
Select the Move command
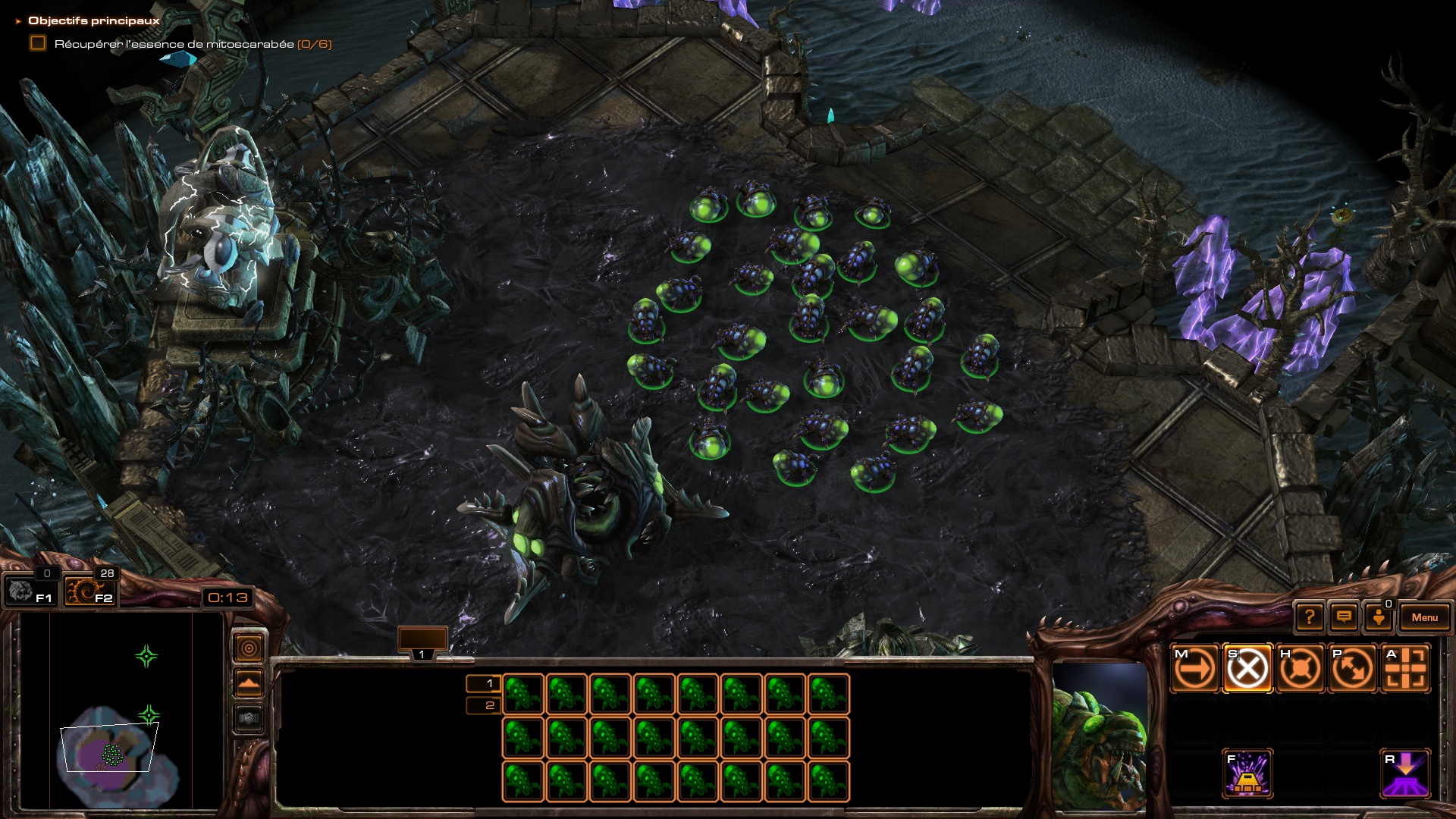(1194, 669)
